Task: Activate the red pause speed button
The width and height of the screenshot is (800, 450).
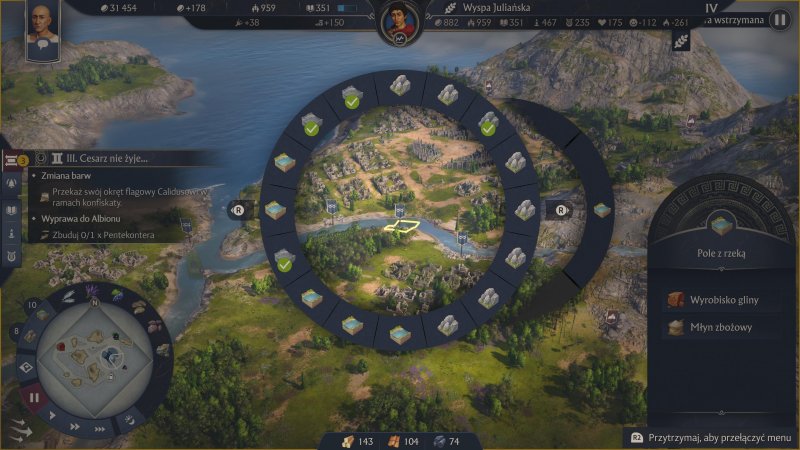Action: click(x=34, y=397)
